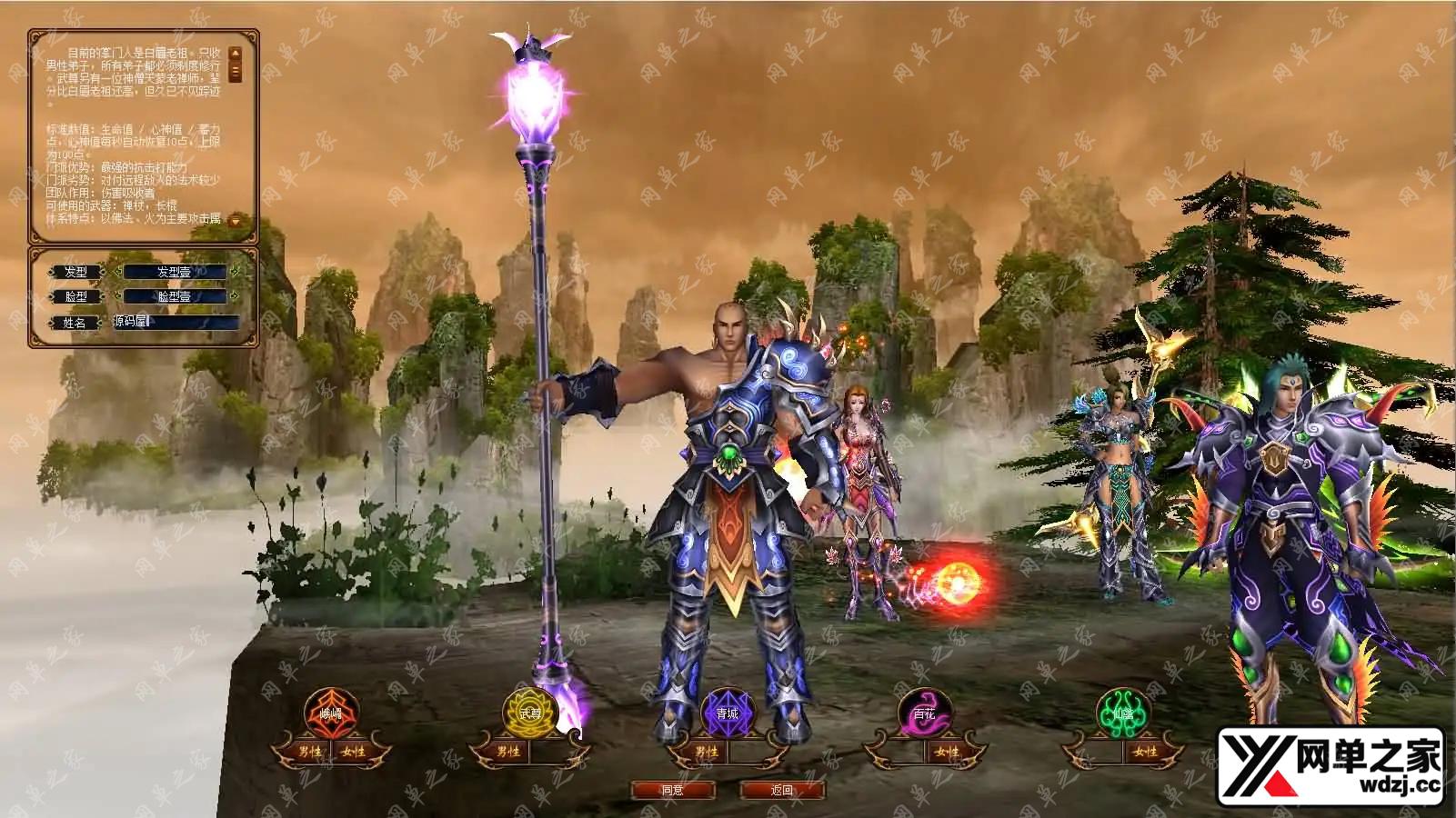Click the next arrow for 脸型 face type
The width and height of the screenshot is (1456, 818).
[235, 296]
